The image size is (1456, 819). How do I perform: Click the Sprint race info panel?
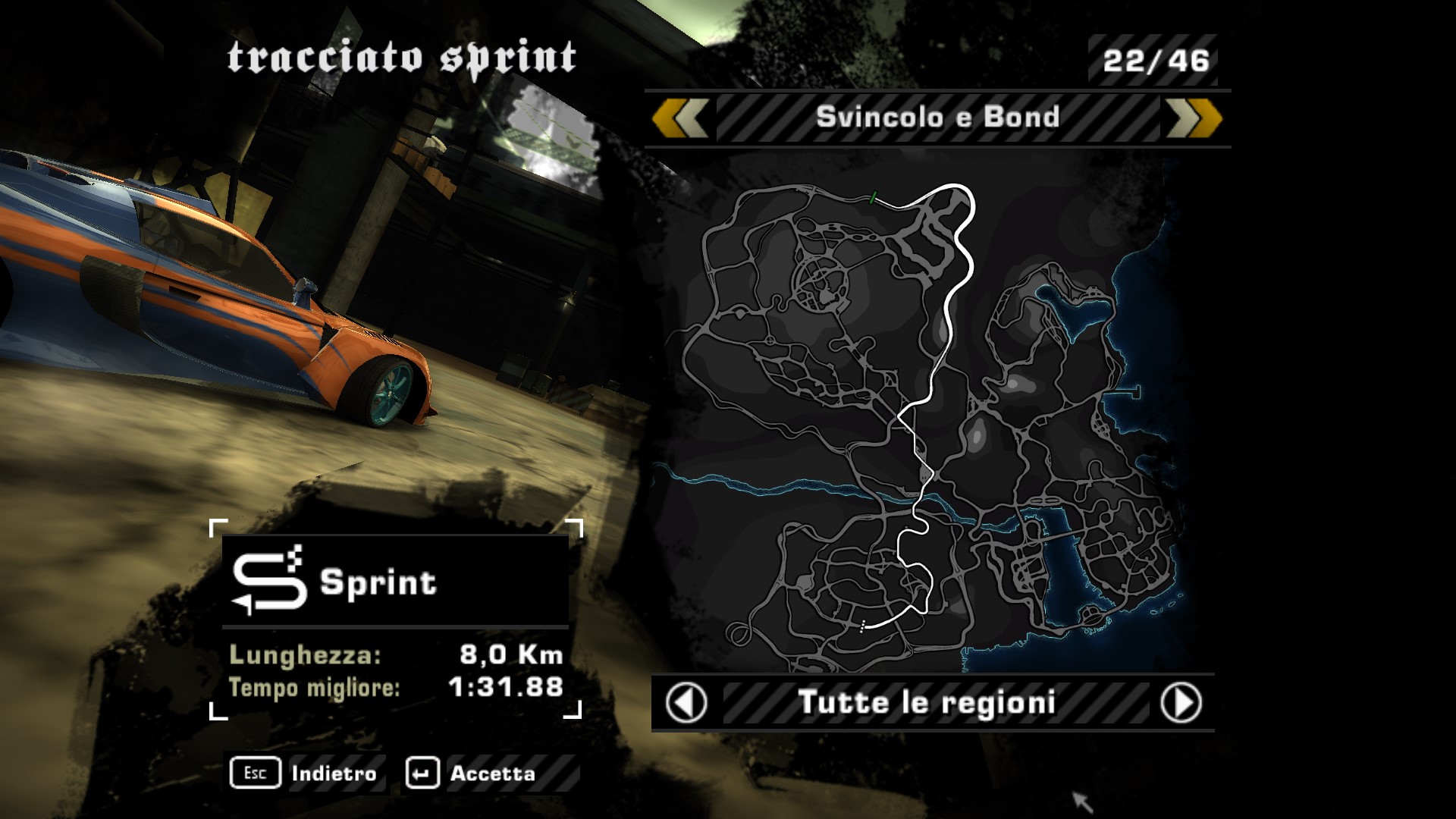395,618
